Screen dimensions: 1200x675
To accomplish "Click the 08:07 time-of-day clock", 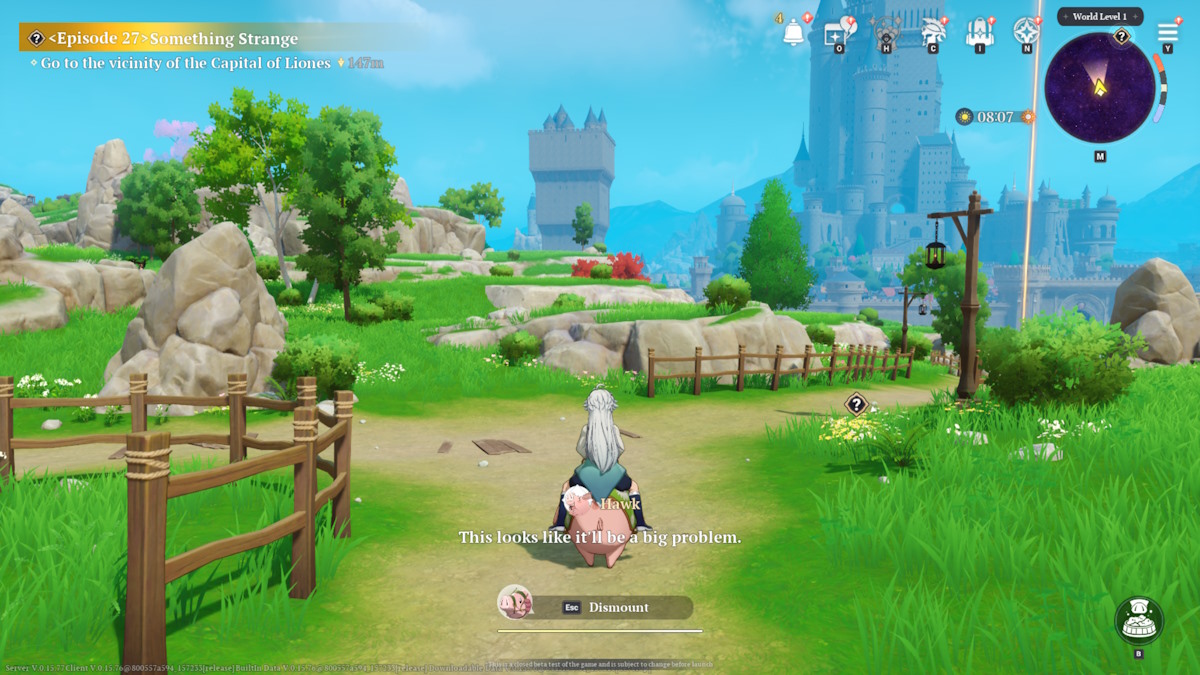I will (995, 117).
